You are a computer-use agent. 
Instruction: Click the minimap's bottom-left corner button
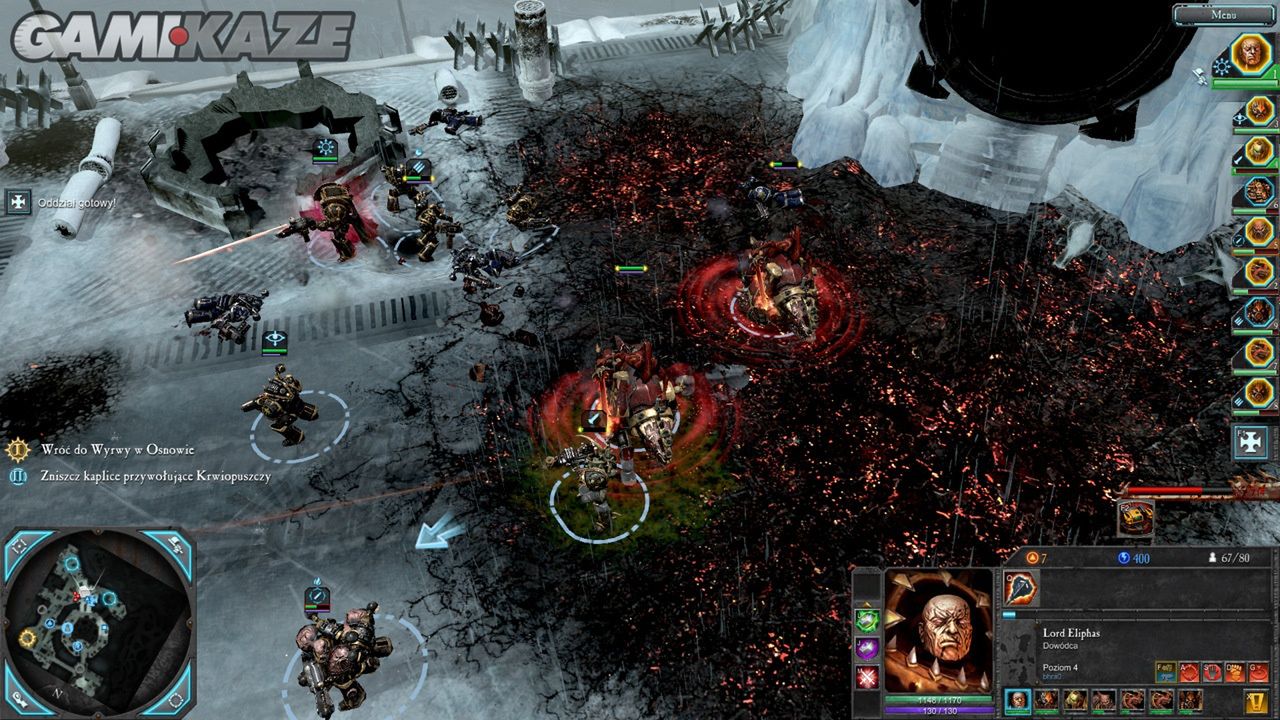[22, 696]
